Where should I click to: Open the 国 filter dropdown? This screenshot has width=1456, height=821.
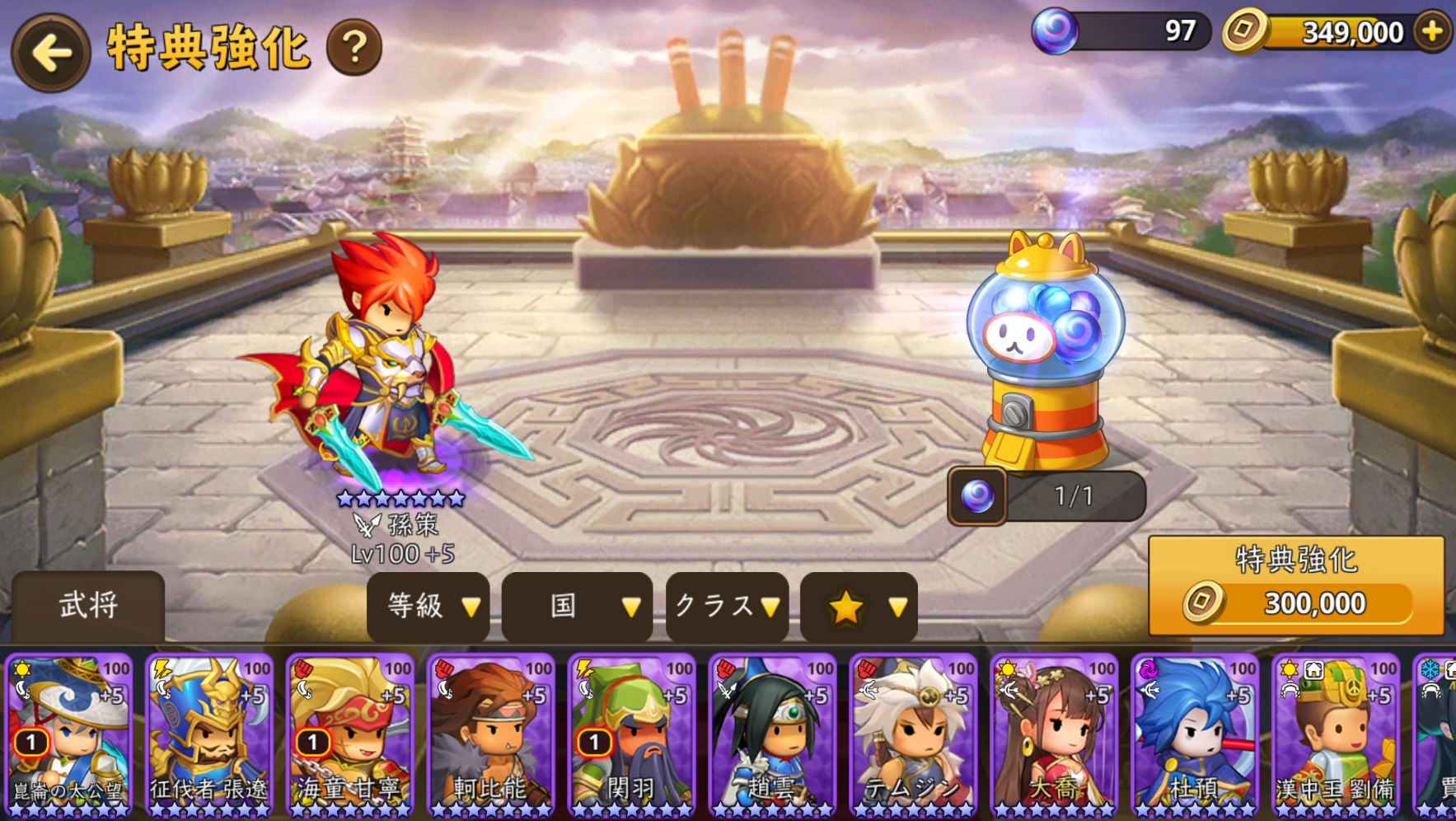[x=577, y=607]
